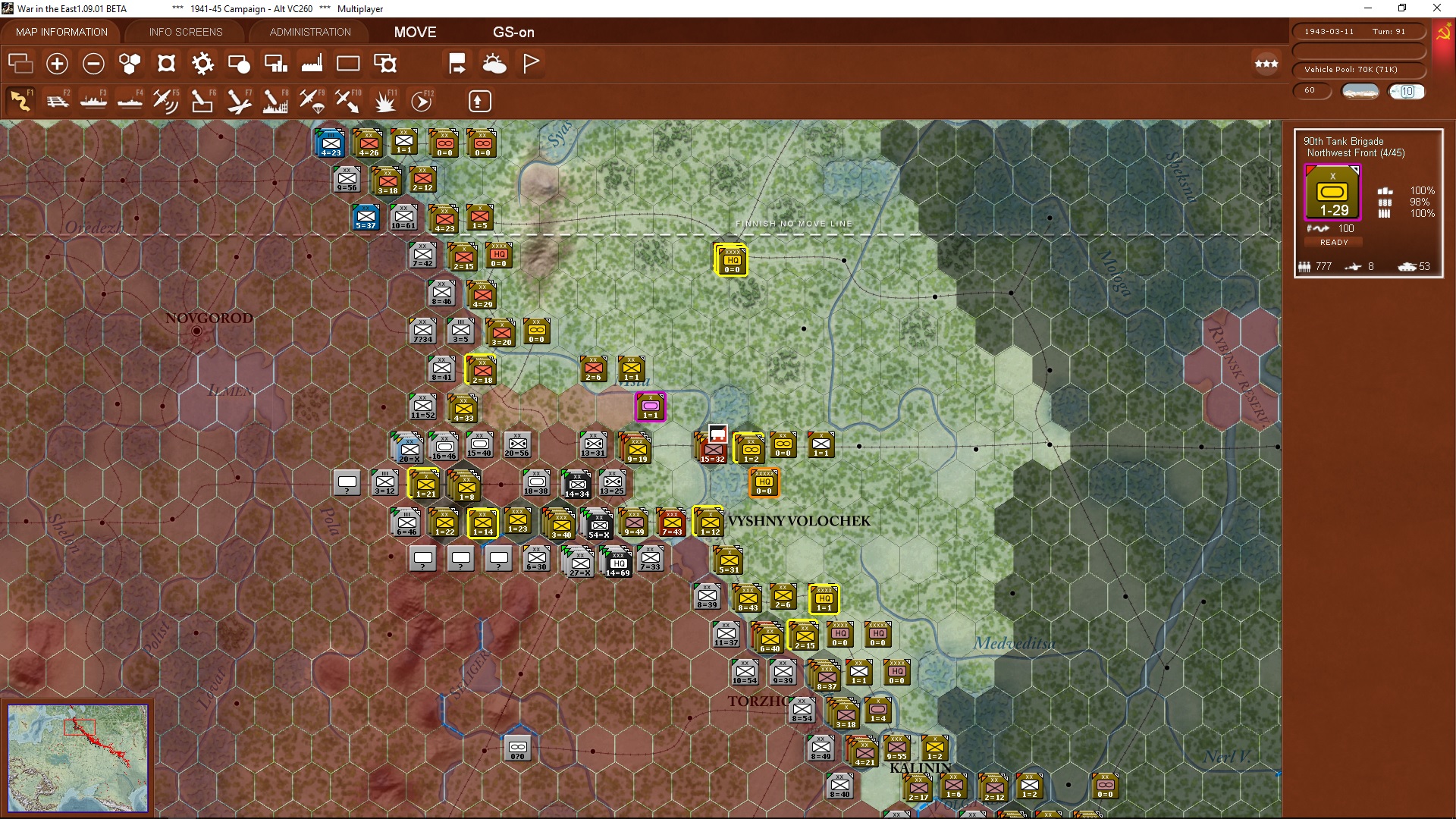Select the F3 naval transport mode
Screen dimensions: 1456x819
coord(94,100)
